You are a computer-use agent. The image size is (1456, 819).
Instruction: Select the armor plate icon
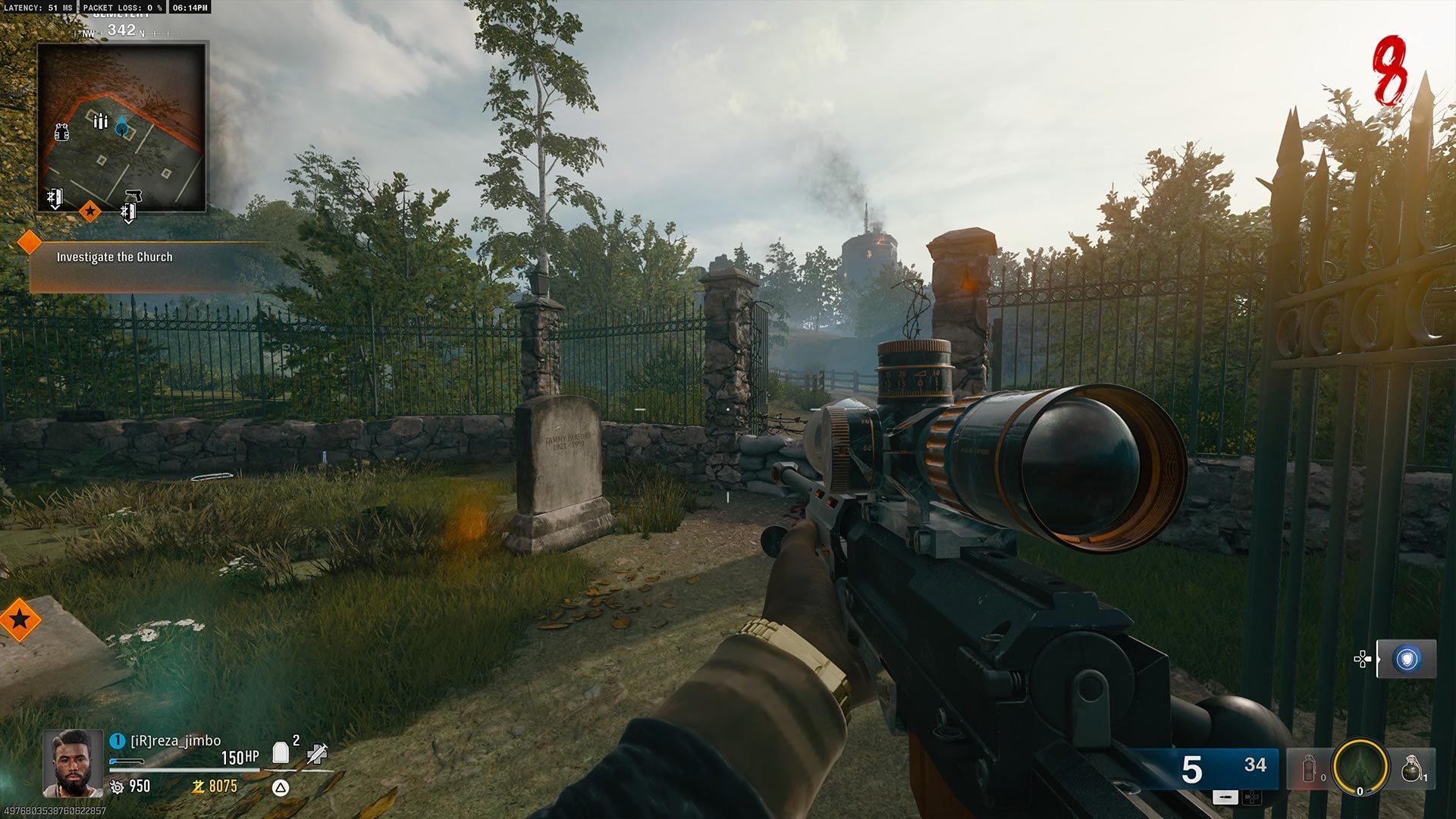(281, 752)
